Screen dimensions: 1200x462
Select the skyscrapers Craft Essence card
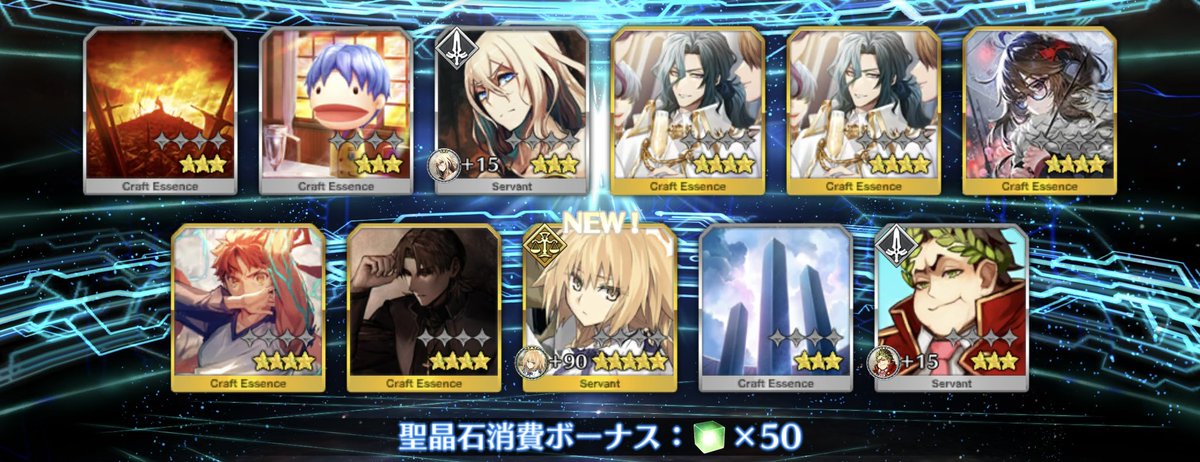pyautogui.click(x=776, y=307)
